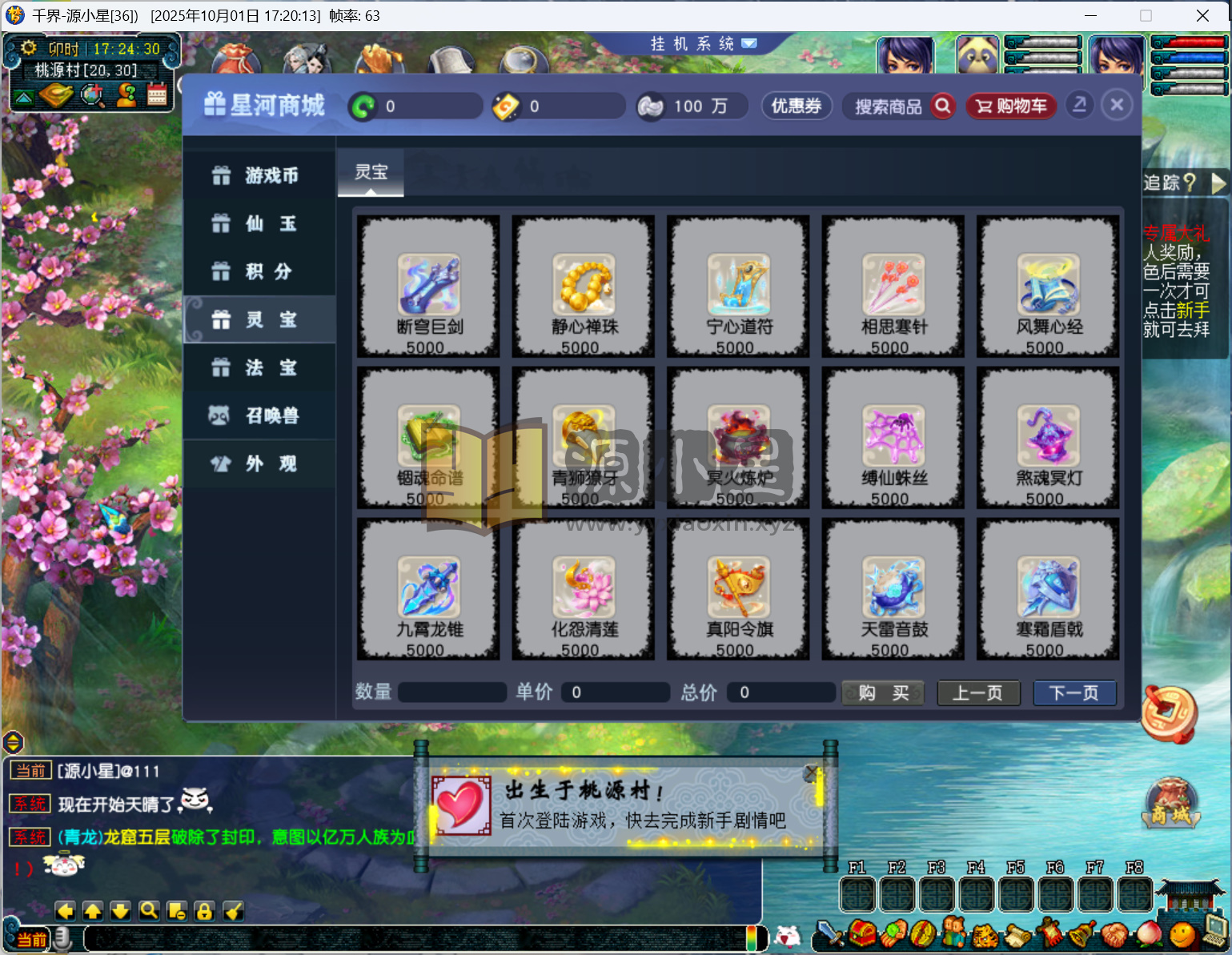
Task: Select the sword icon on the bottom toolbar
Action: (829, 934)
